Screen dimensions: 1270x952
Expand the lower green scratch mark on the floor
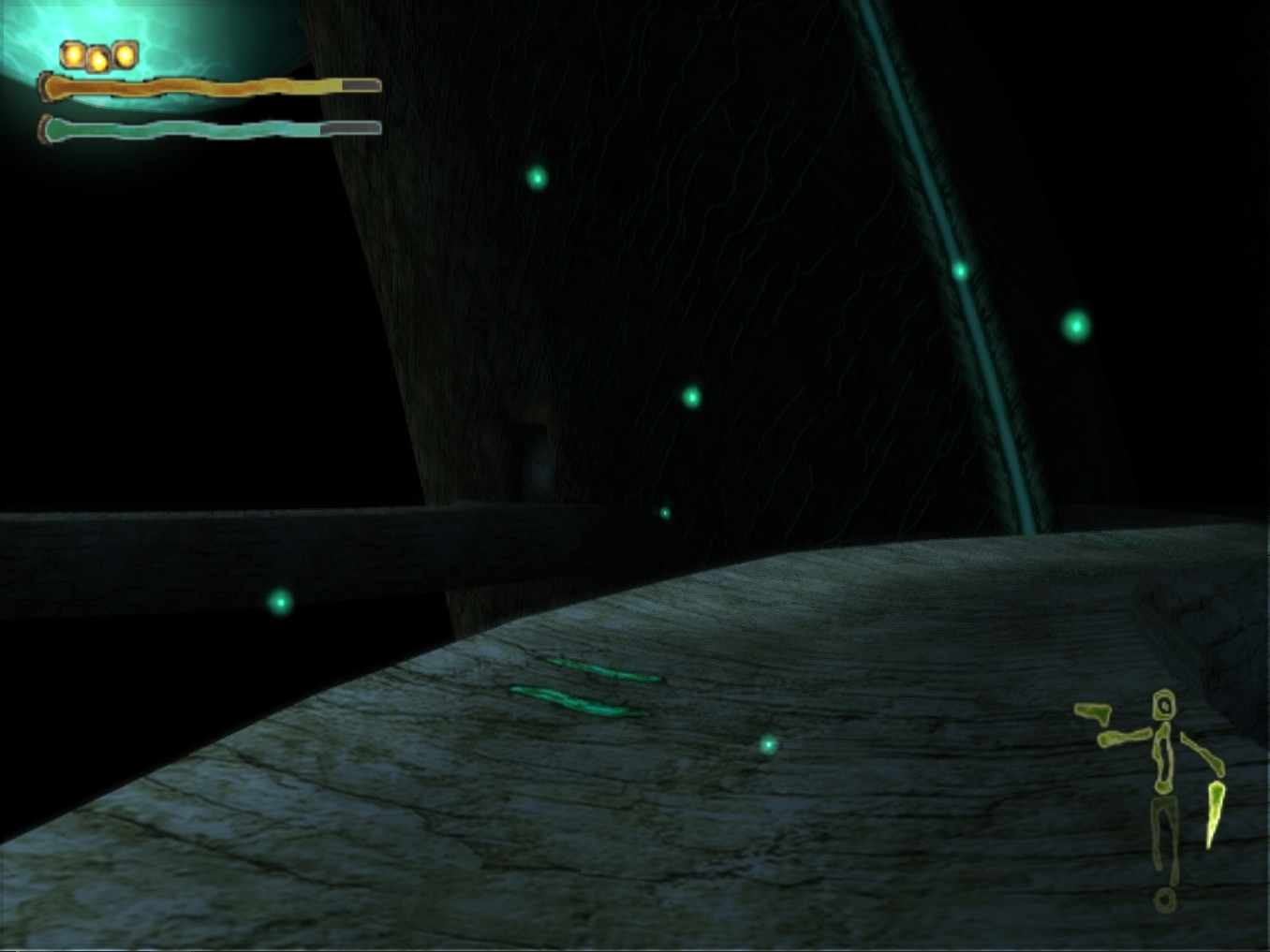[x=576, y=702]
